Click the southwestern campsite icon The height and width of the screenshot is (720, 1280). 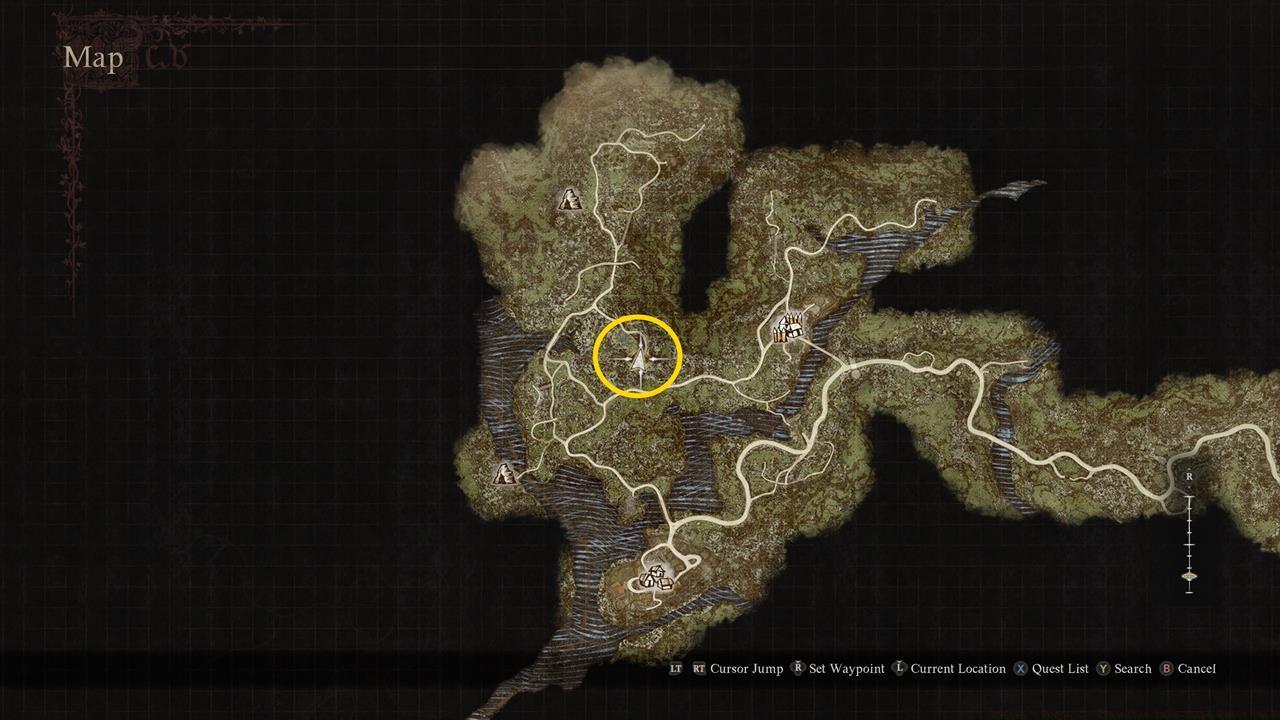click(503, 474)
